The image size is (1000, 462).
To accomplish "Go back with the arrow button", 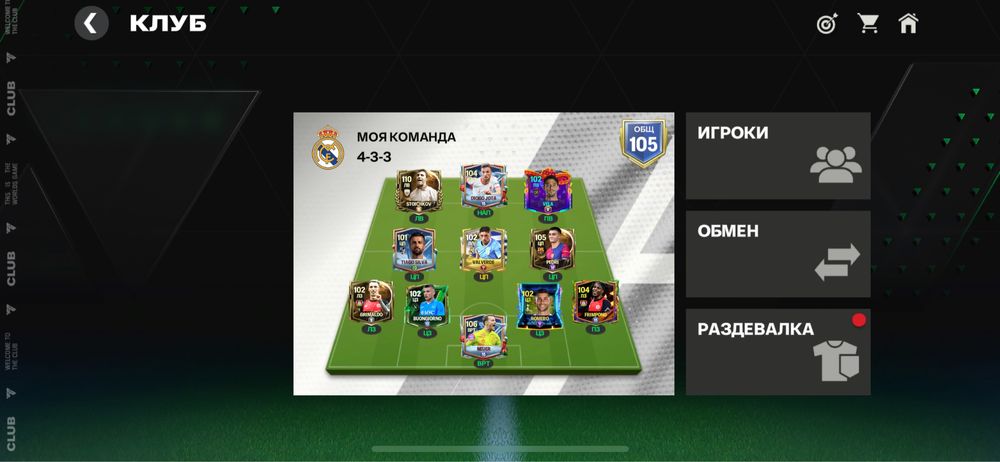I will [x=92, y=23].
